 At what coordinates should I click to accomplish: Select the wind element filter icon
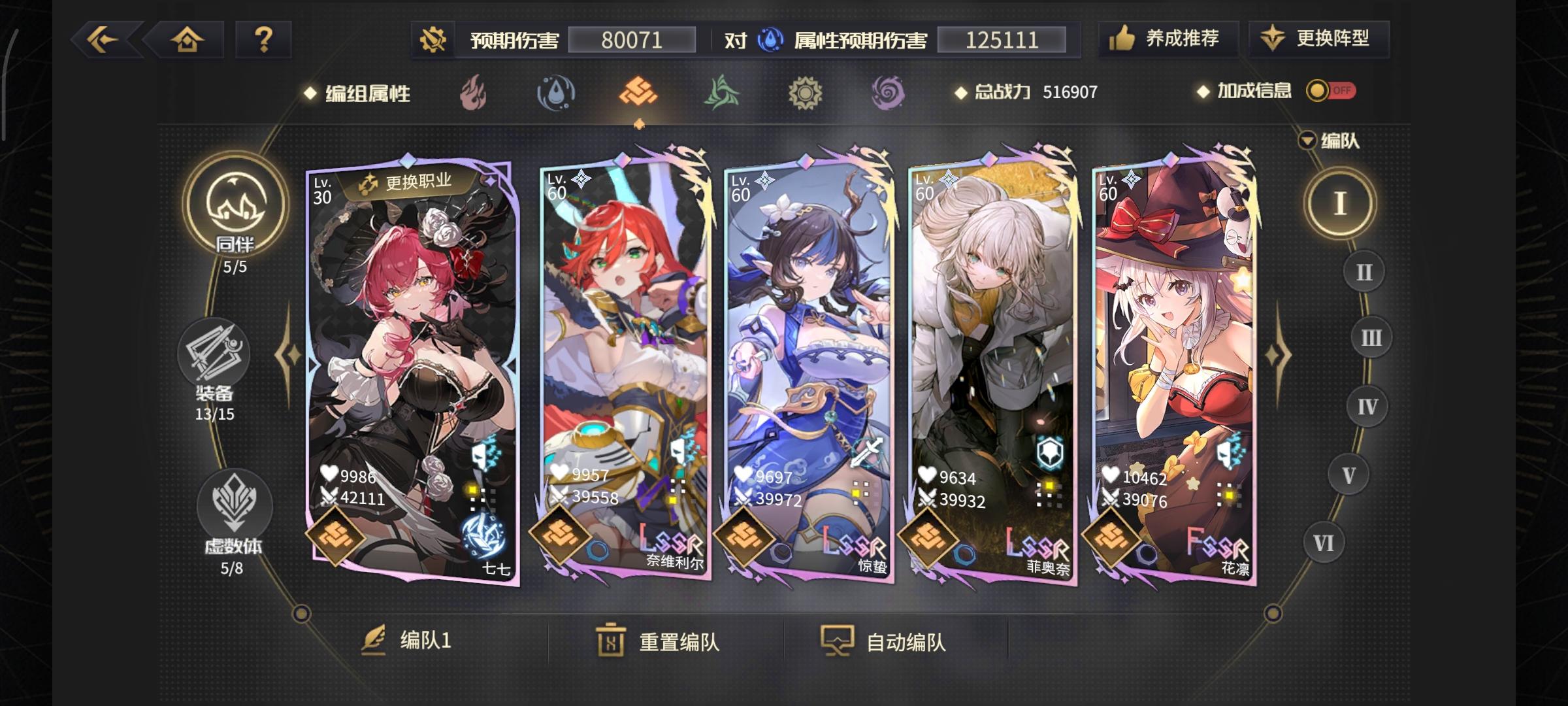click(721, 93)
